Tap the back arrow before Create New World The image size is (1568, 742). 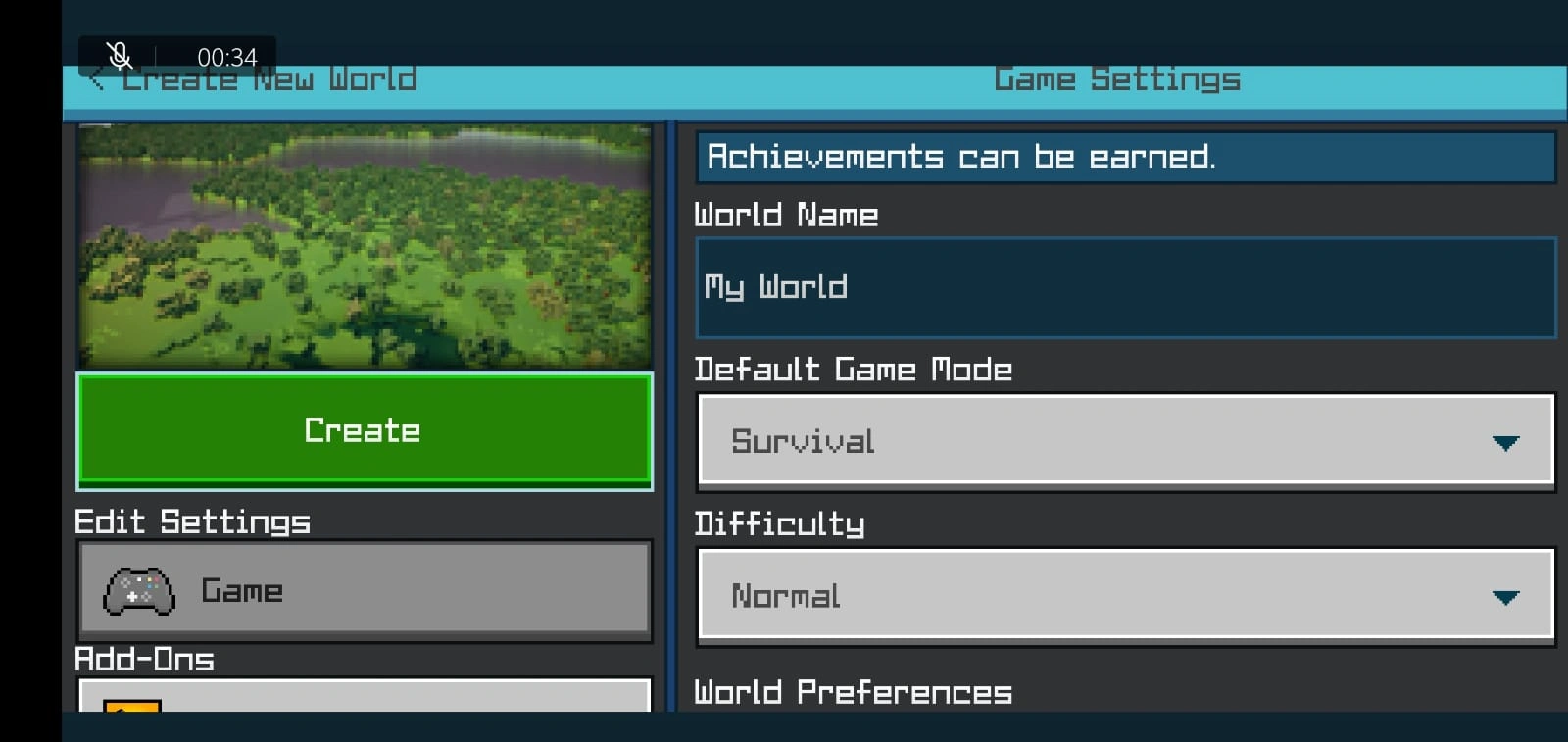[96, 78]
